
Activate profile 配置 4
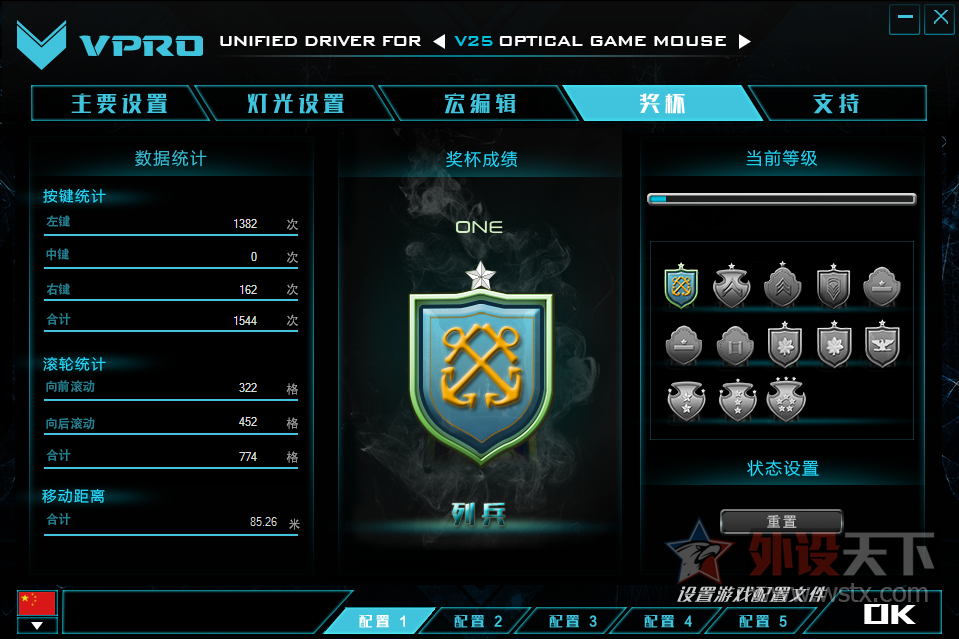[x=668, y=622]
